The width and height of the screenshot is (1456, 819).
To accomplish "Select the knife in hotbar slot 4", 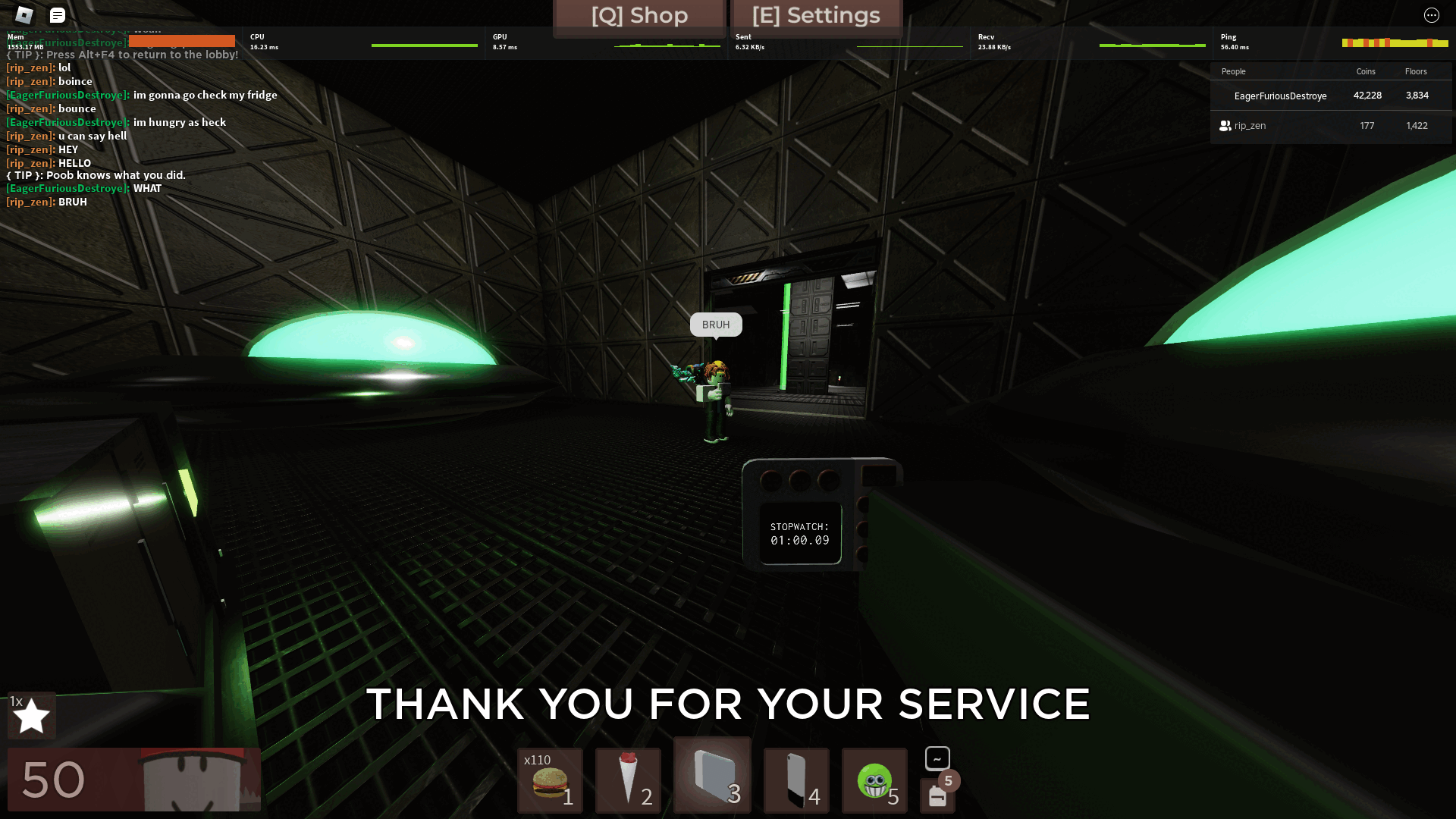I will click(796, 781).
